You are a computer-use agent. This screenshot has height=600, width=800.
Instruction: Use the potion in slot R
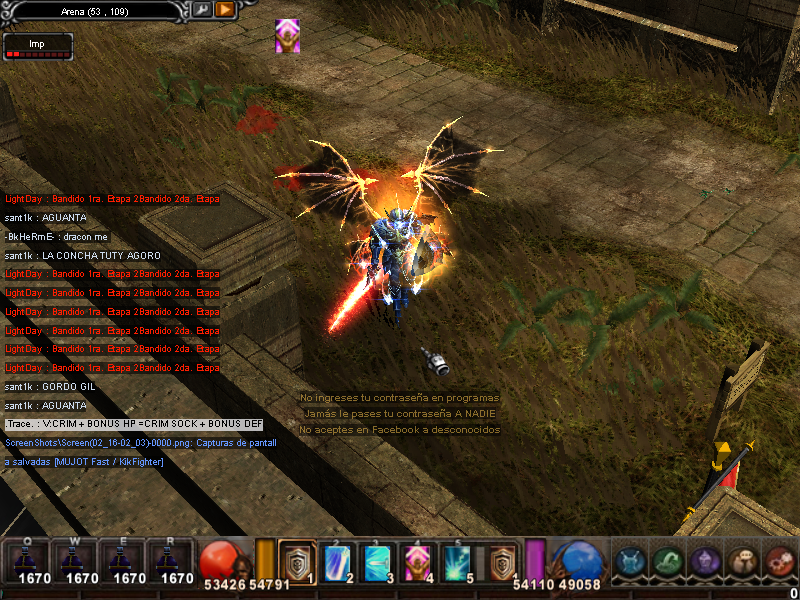(x=176, y=560)
